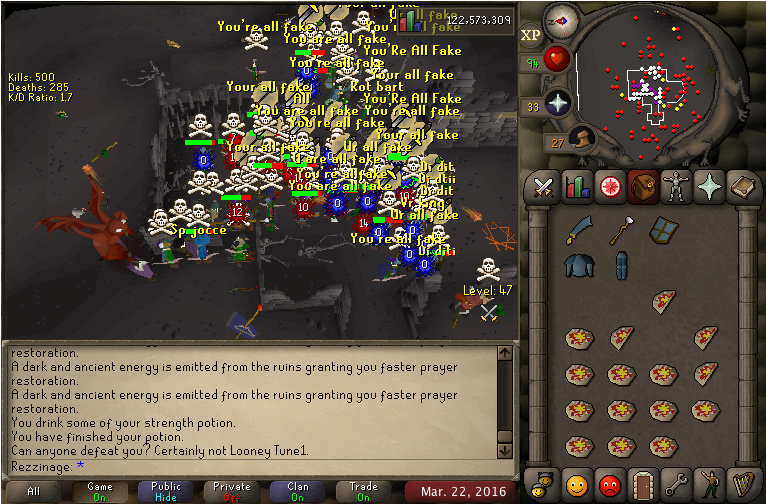Viewport: 766px width, 504px height.
Task: Select the All chat filter
Action: coord(34,492)
